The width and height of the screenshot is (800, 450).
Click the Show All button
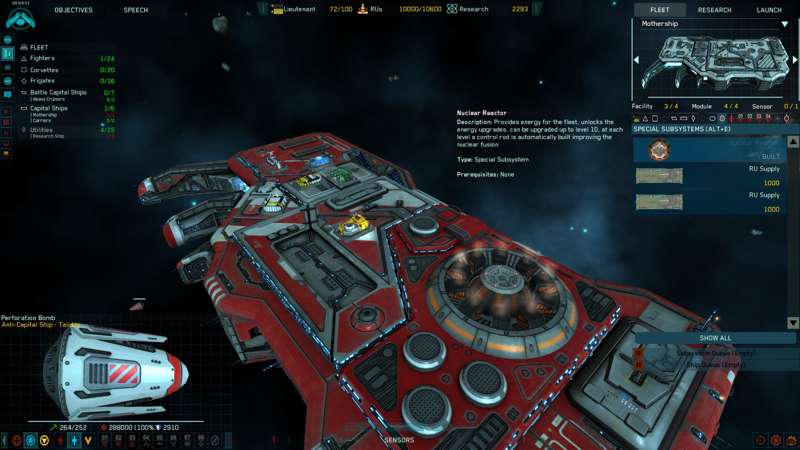715,338
